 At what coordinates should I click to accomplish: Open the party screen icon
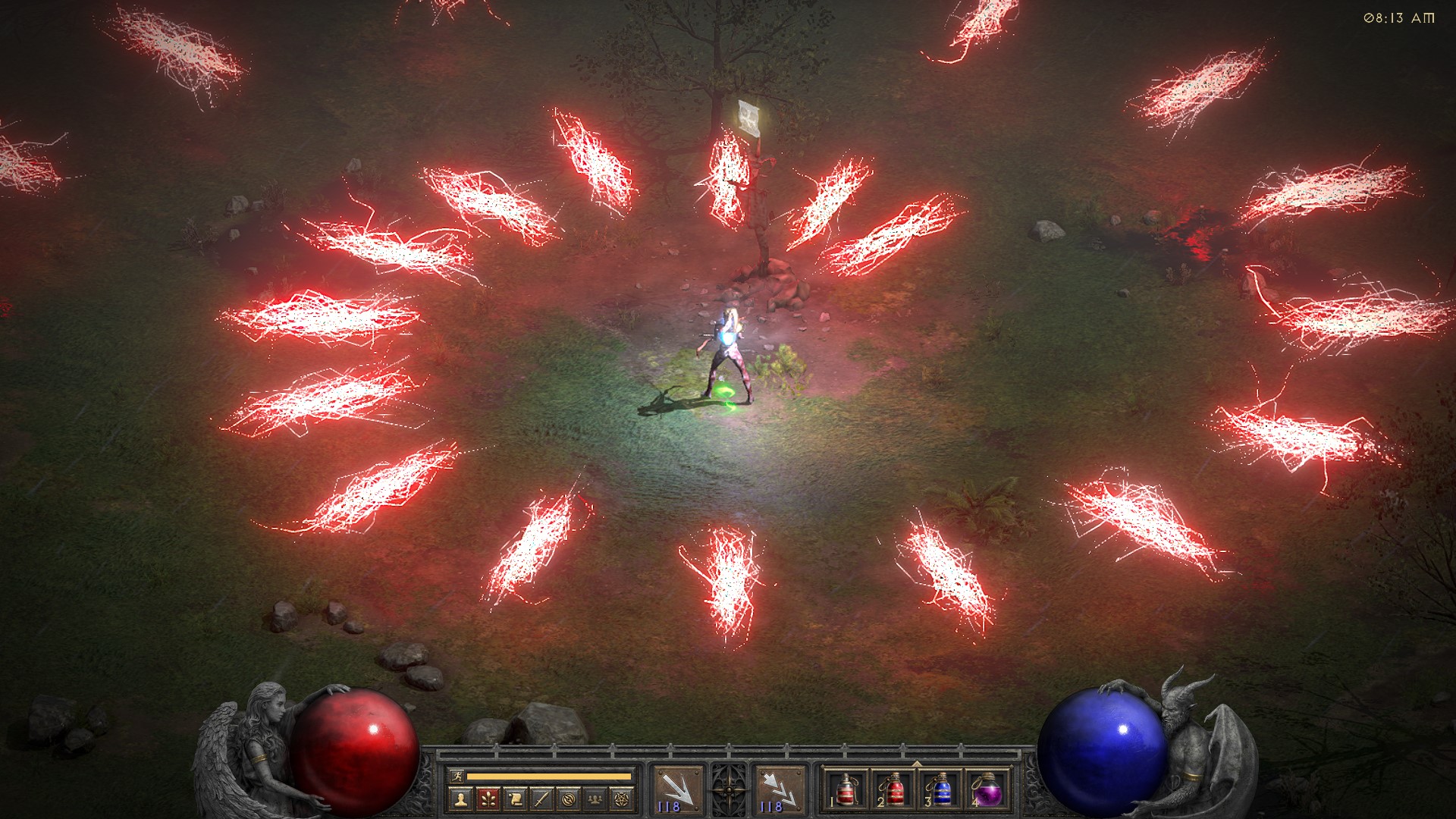coord(595,798)
